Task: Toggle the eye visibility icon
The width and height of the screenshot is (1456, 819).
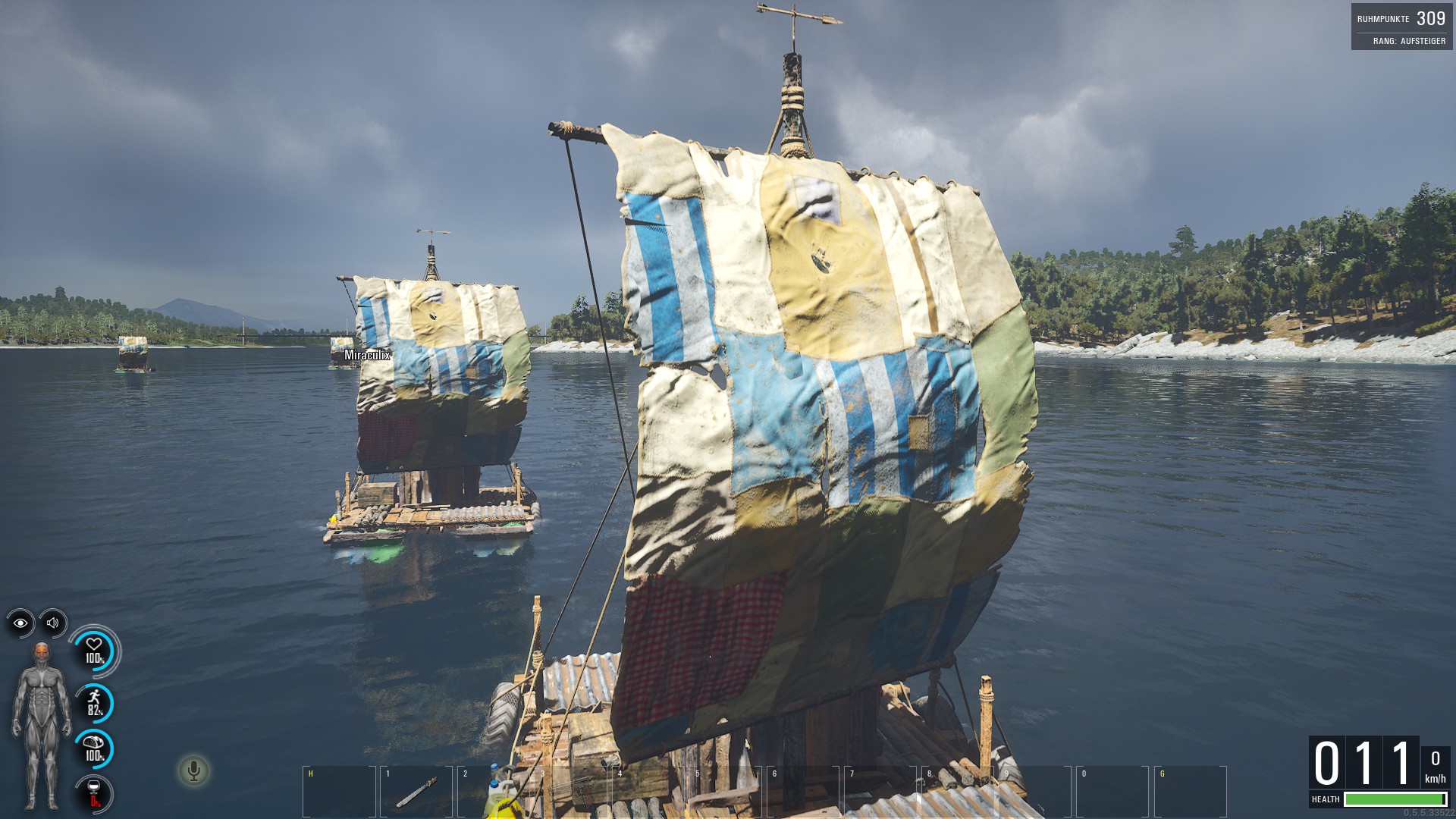Action: coord(20,623)
